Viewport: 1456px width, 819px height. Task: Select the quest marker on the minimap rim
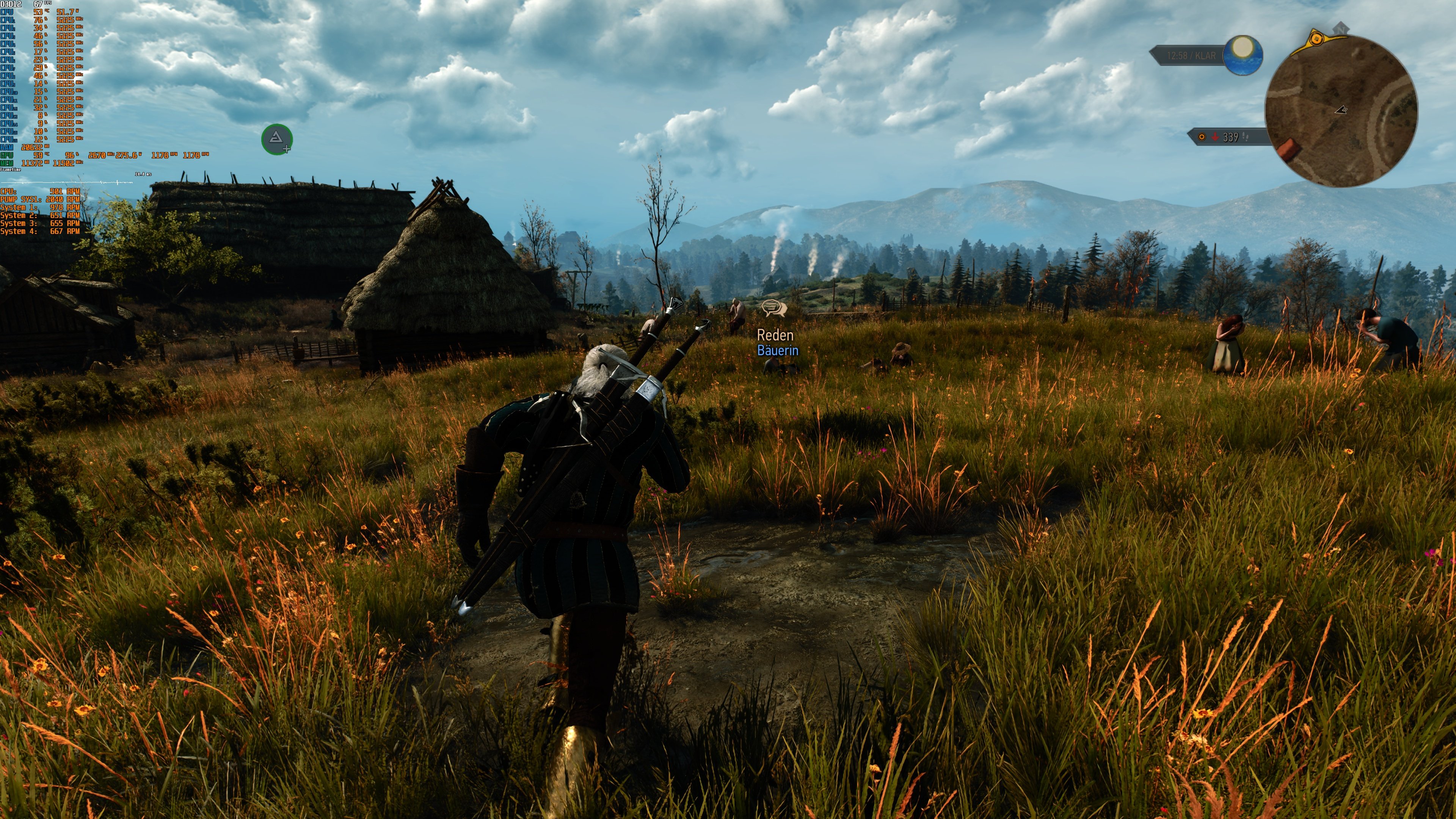1318,39
